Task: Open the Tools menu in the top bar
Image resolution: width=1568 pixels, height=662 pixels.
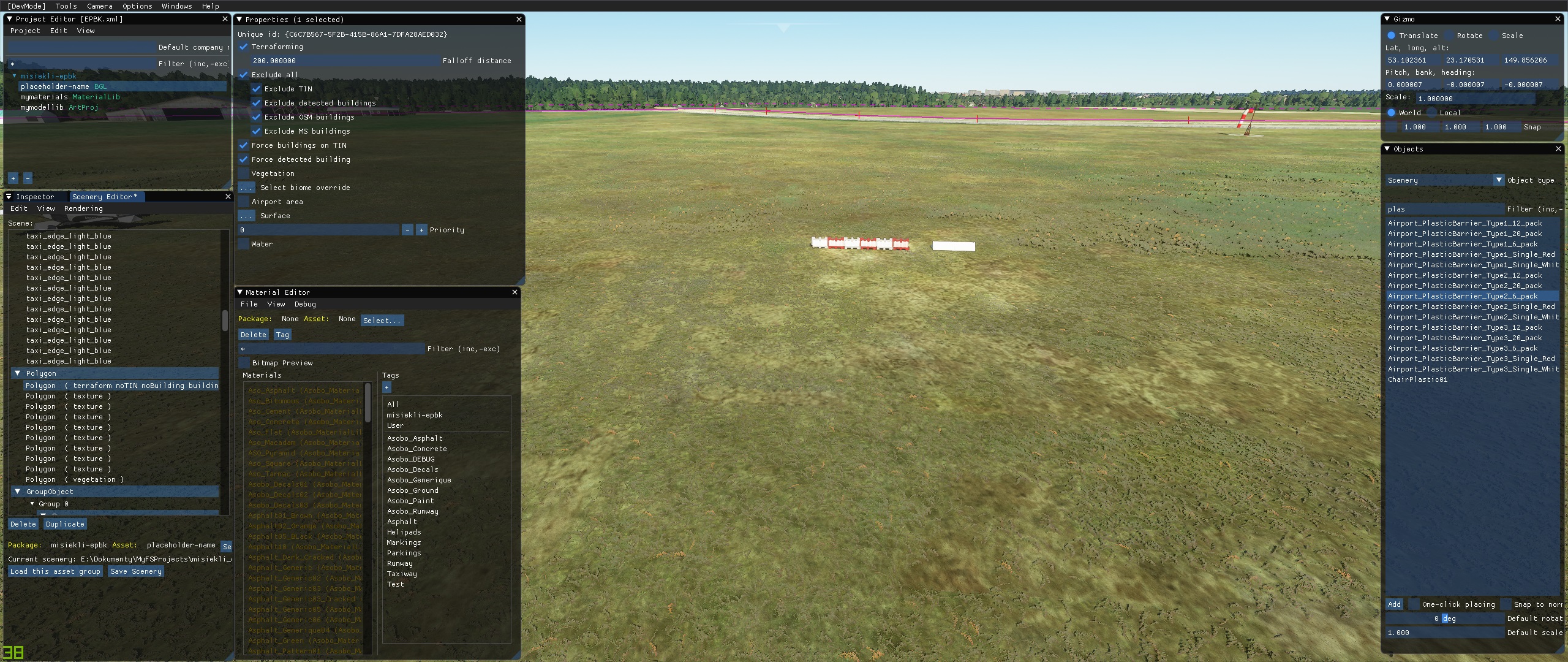Action: [x=66, y=6]
